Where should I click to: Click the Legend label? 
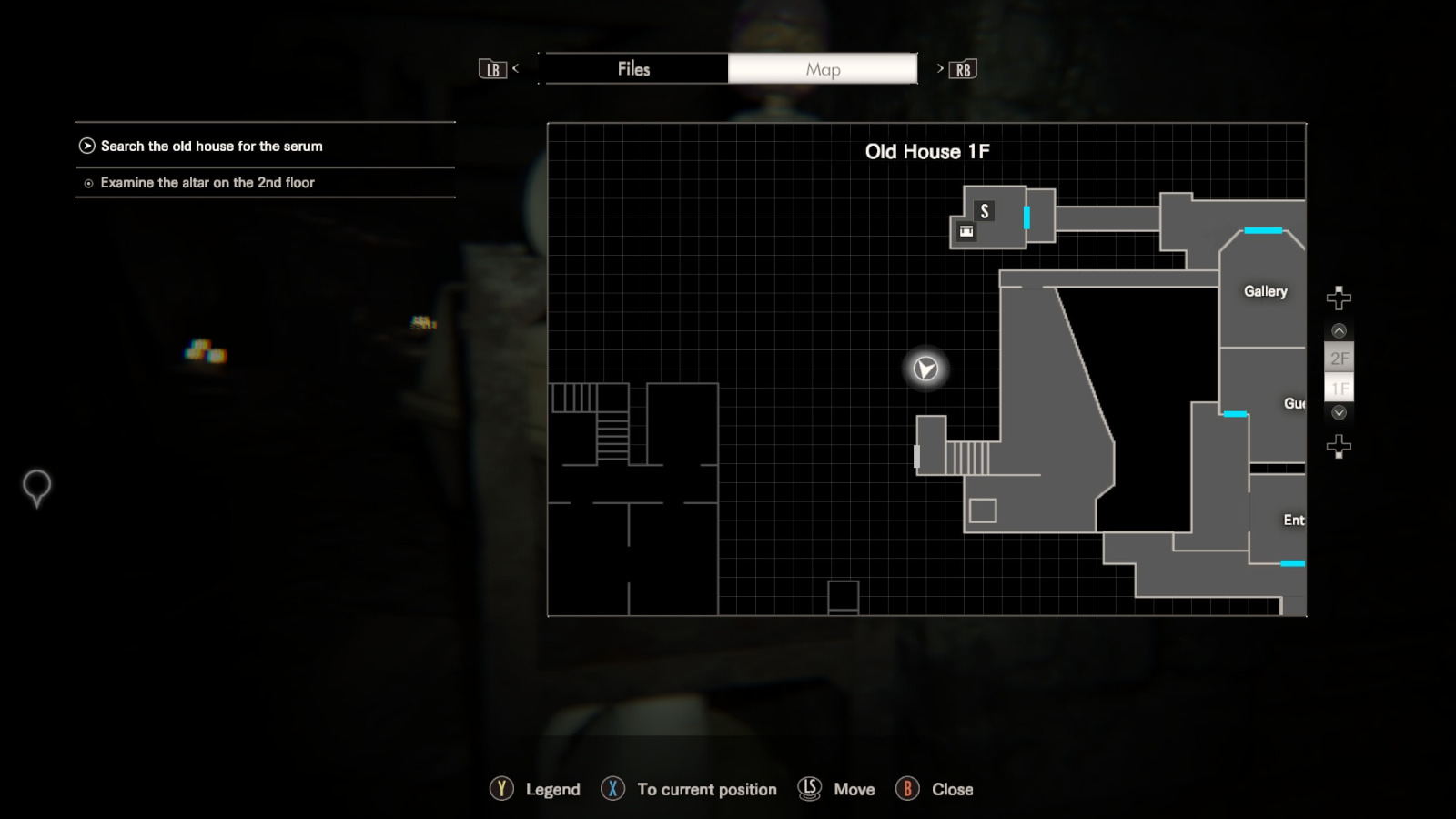click(552, 789)
